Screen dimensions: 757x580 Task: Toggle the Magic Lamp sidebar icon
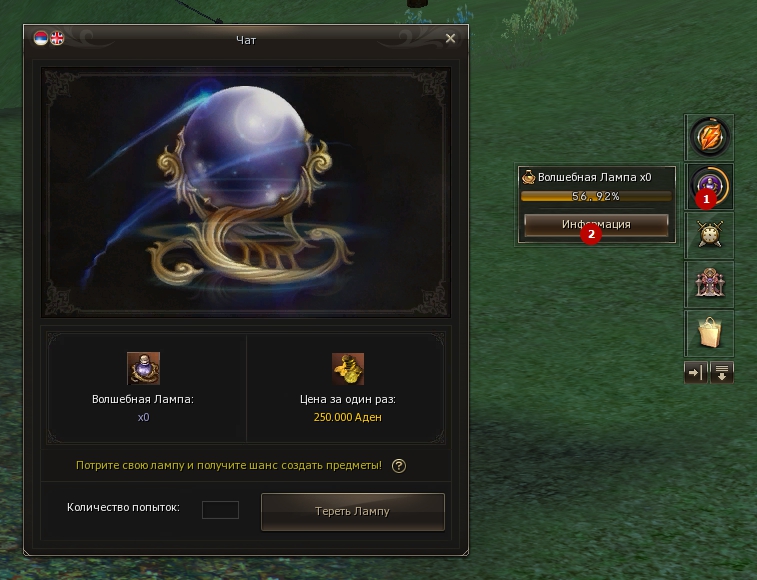[709, 186]
